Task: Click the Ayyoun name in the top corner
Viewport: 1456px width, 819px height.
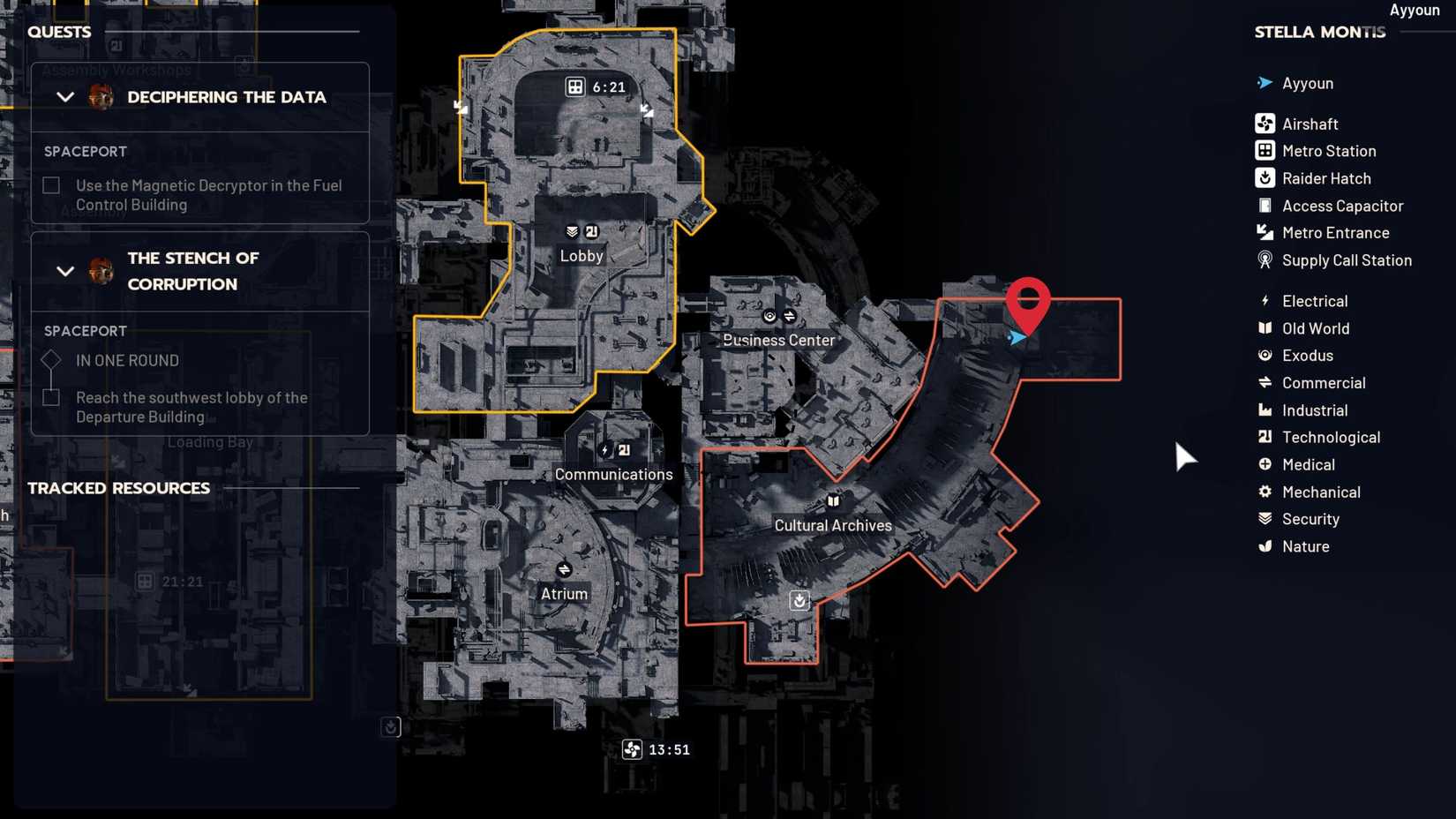Action: [1414, 10]
